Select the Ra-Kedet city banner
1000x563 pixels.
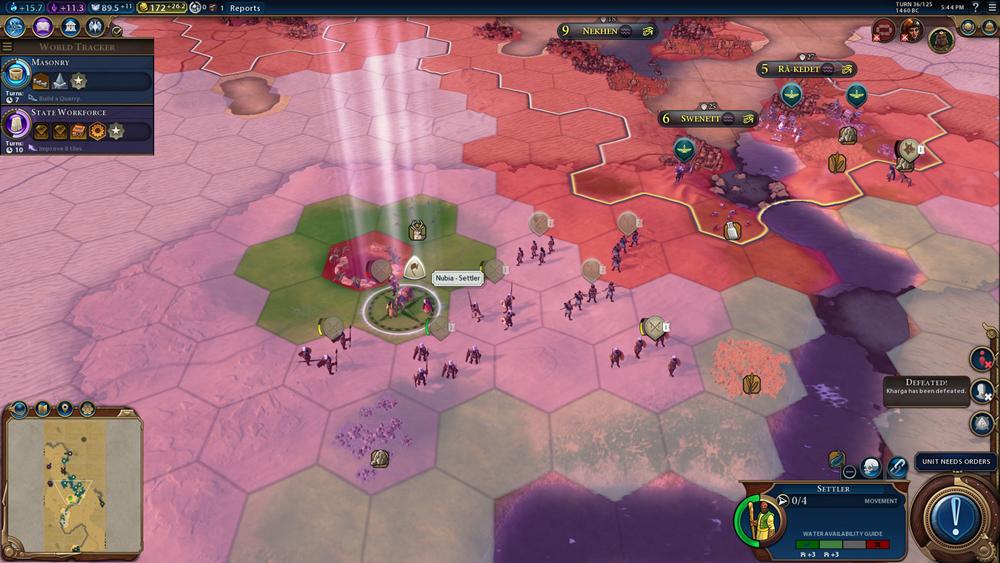[x=806, y=70]
